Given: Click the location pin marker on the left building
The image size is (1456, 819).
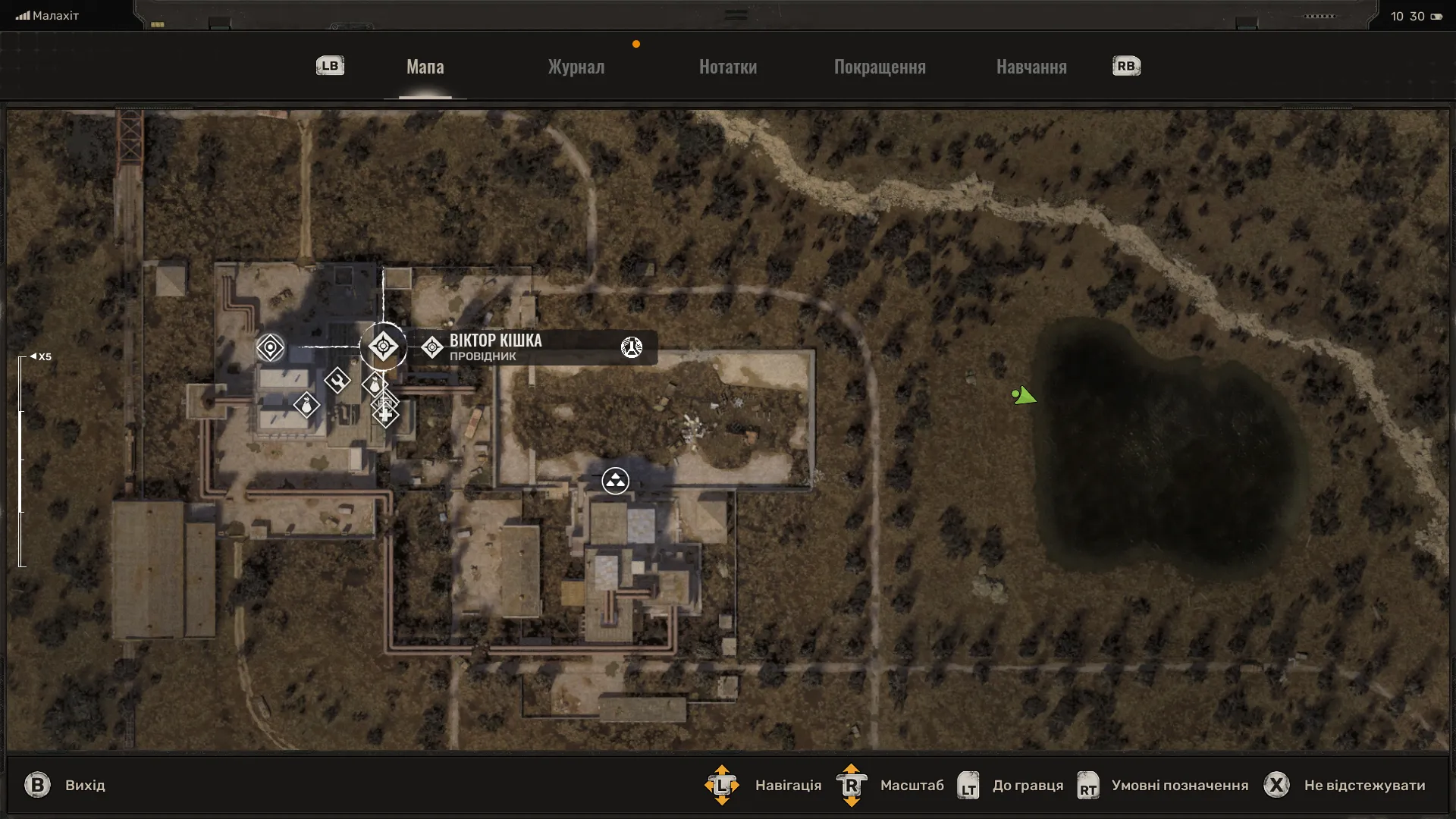Looking at the screenshot, I should click(270, 347).
